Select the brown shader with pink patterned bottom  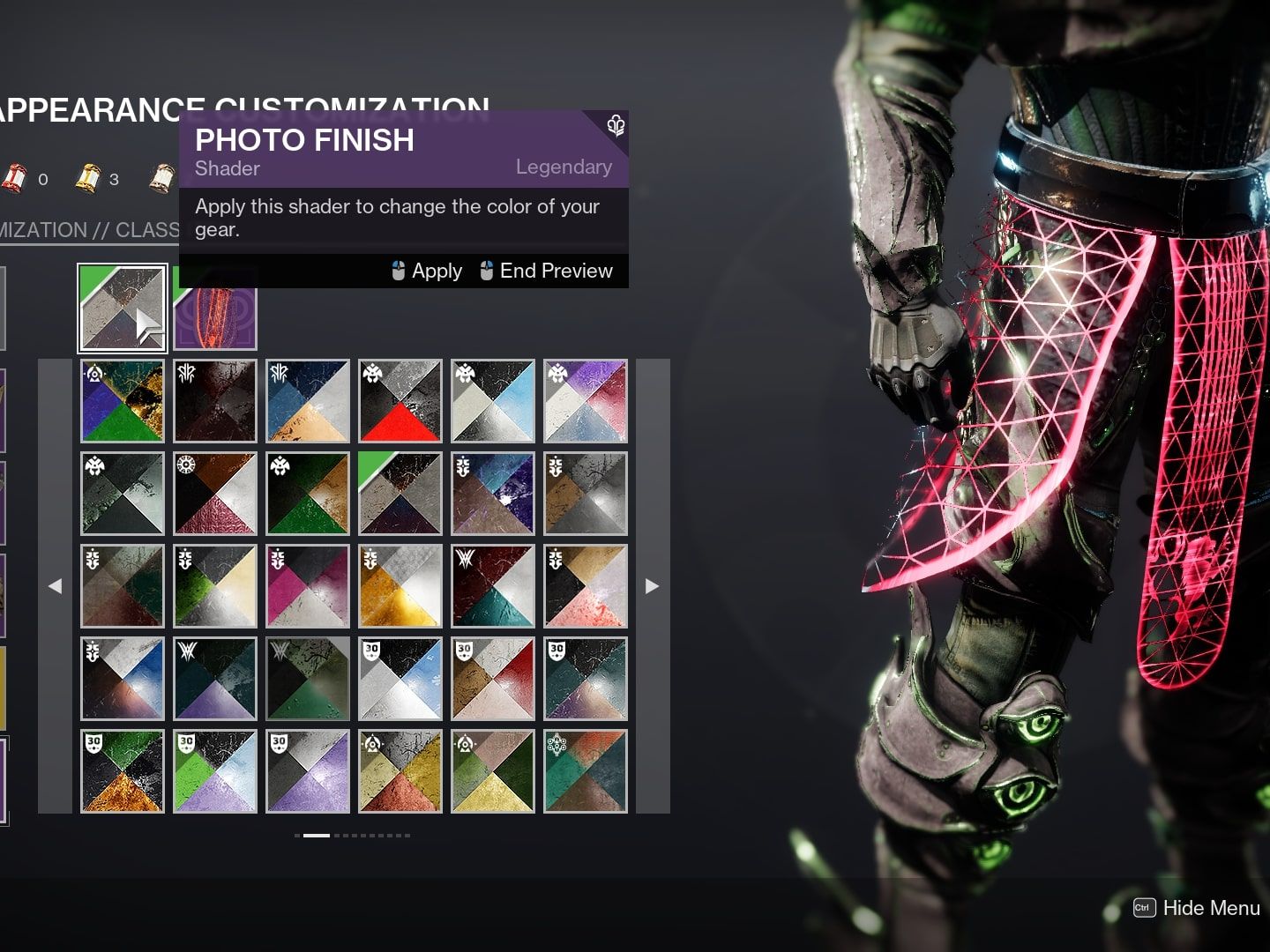pyautogui.click(x=215, y=494)
